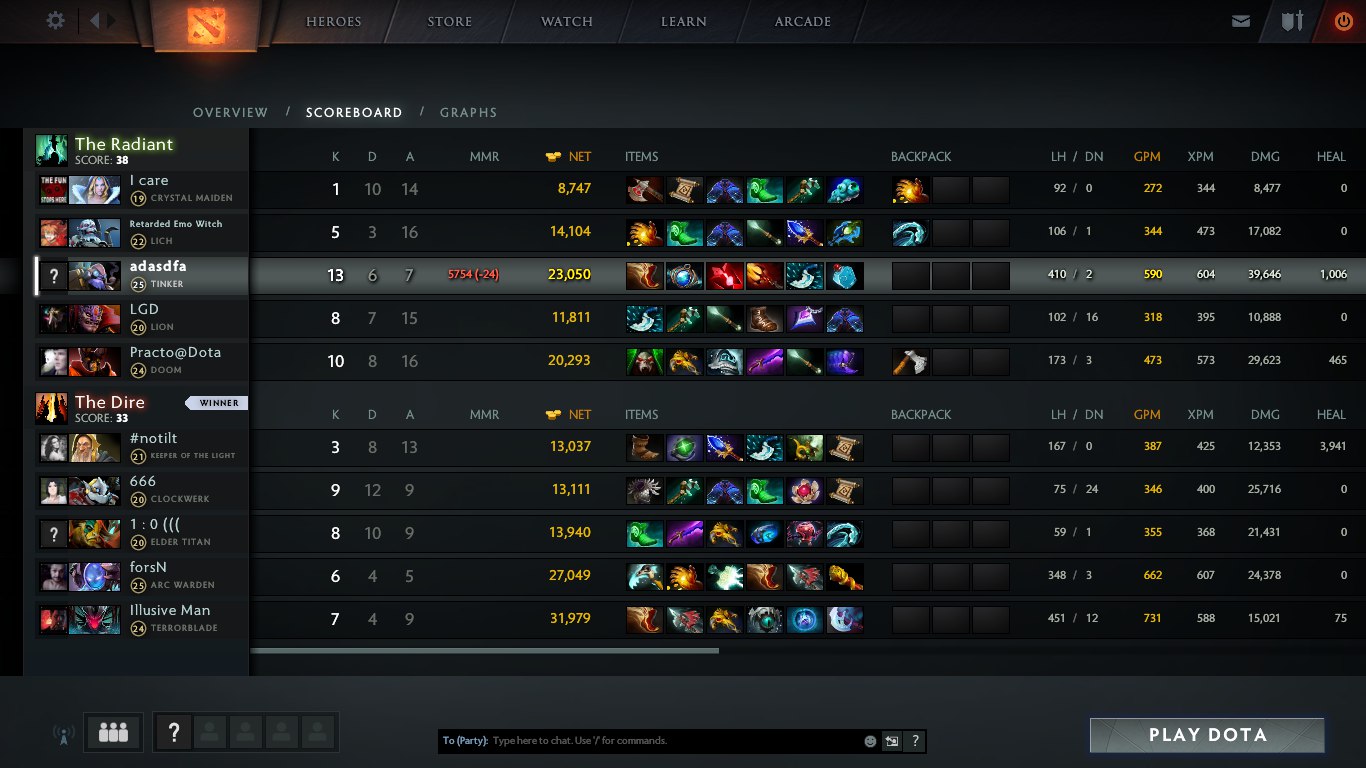Click the Dota 2 logo home button
The image size is (1366, 768).
(206, 25)
